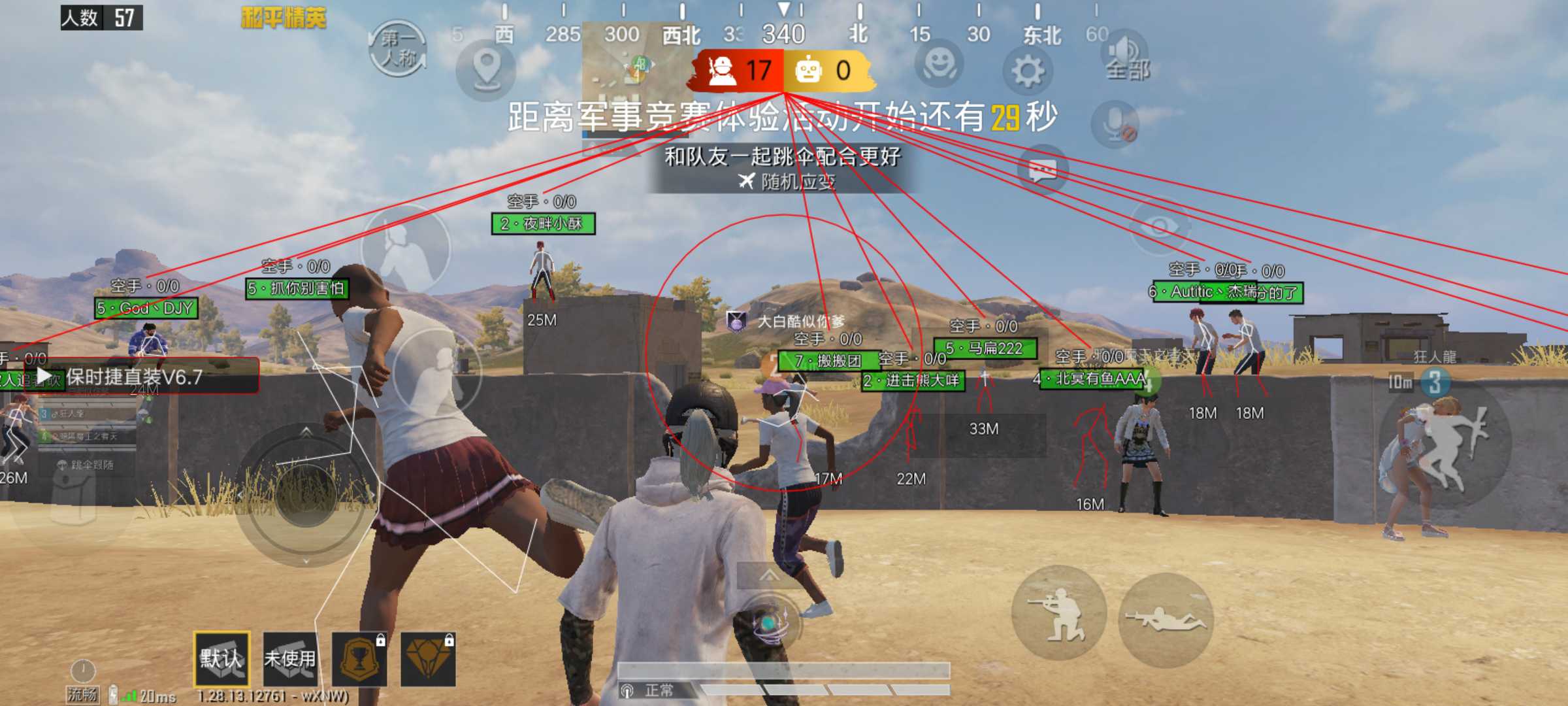Tap the jump button

1445,445
